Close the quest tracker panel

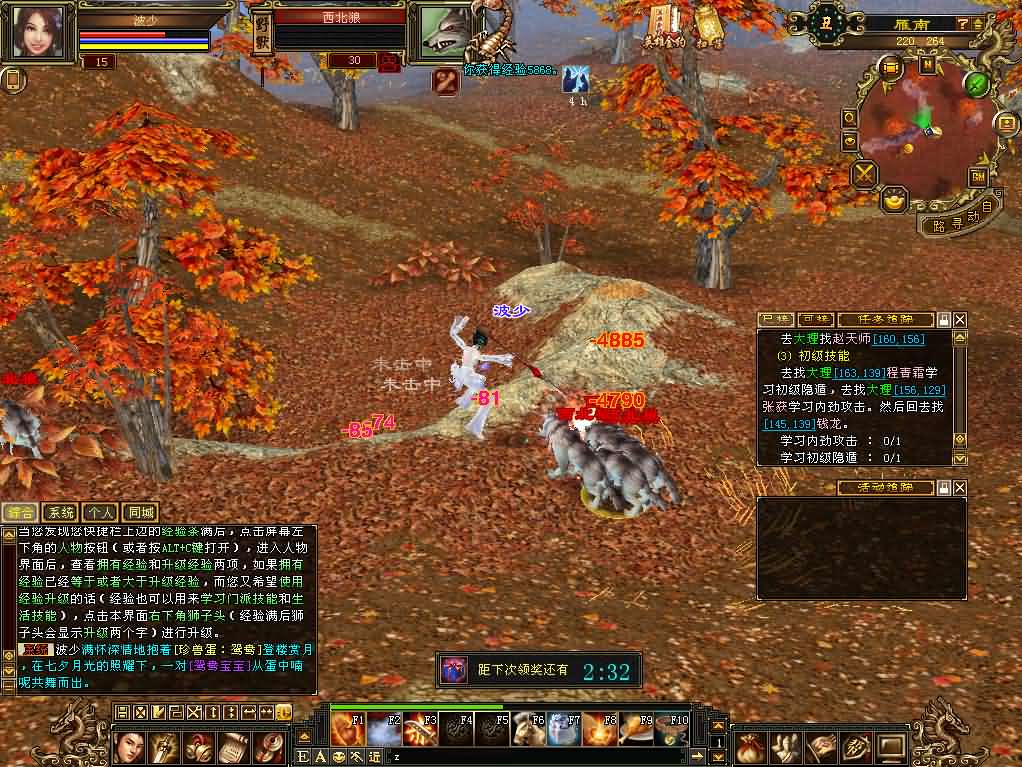point(960,319)
